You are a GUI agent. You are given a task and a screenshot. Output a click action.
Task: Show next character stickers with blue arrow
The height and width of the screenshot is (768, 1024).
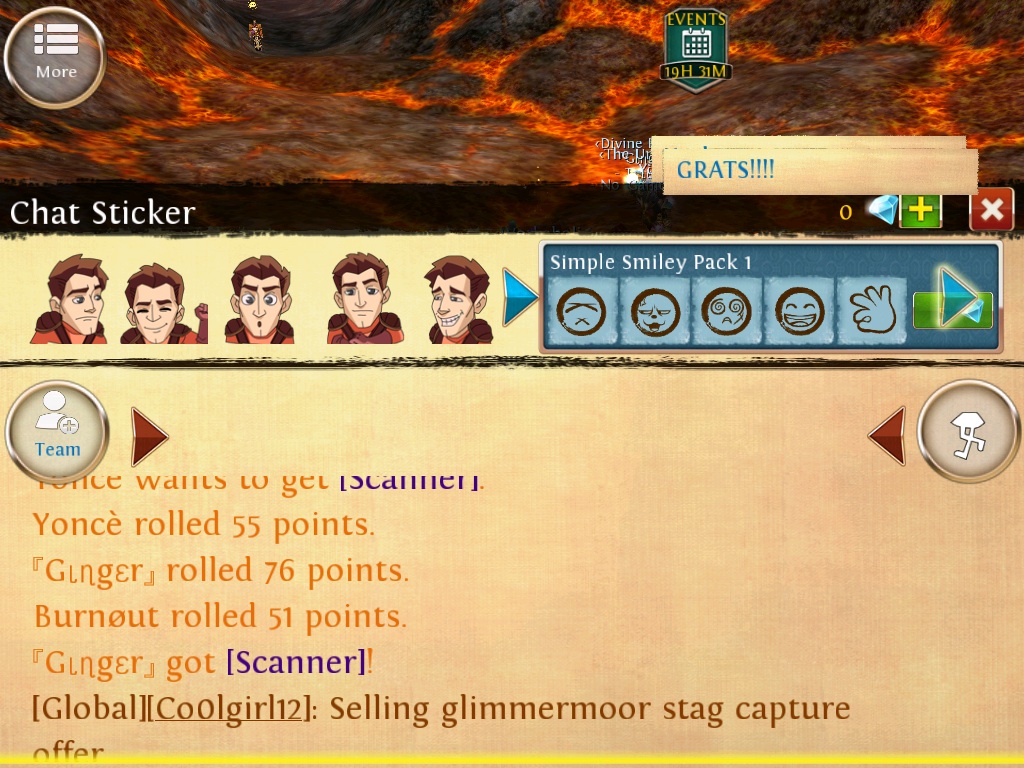tap(519, 297)
